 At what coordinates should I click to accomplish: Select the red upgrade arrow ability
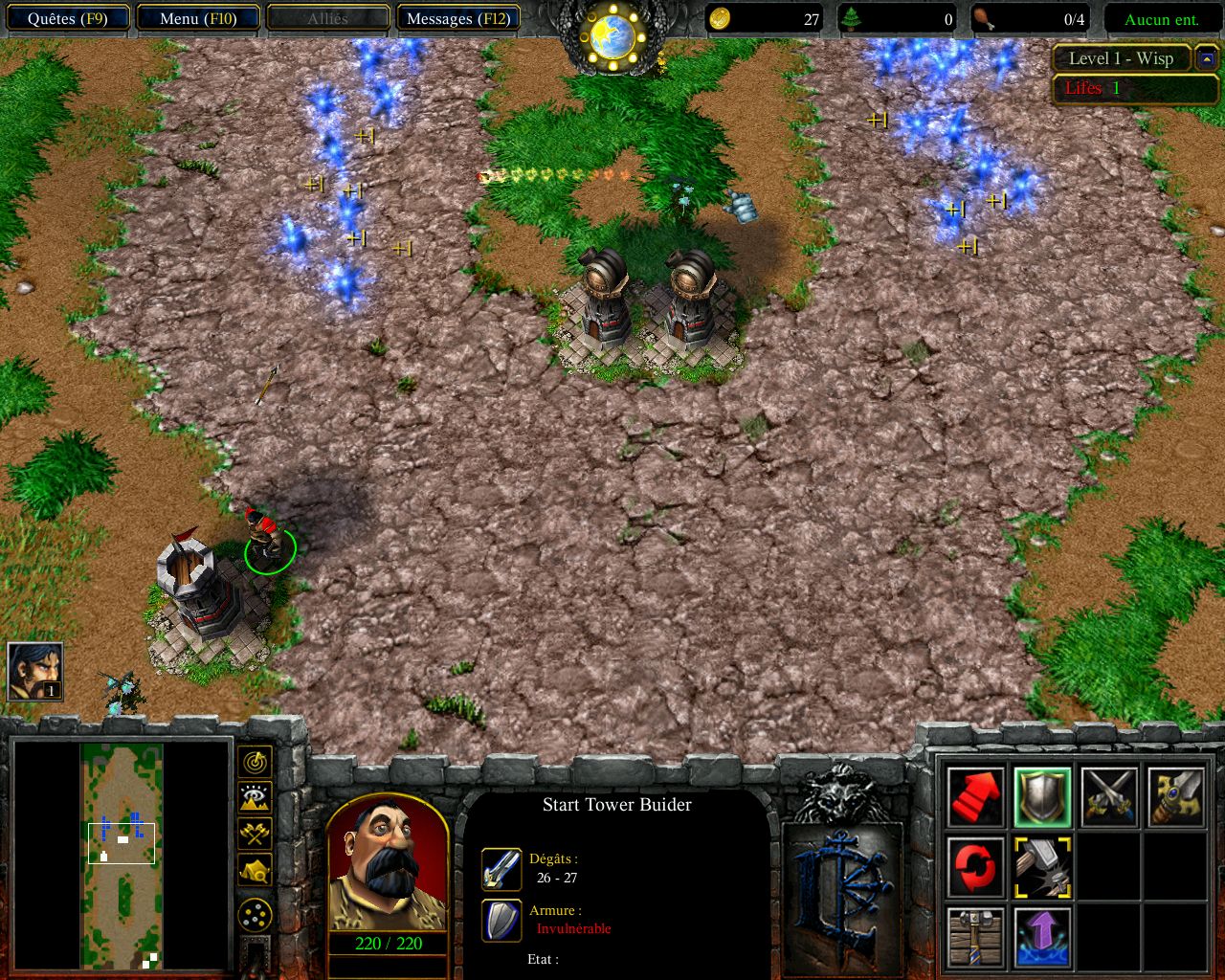pos(974,796)
